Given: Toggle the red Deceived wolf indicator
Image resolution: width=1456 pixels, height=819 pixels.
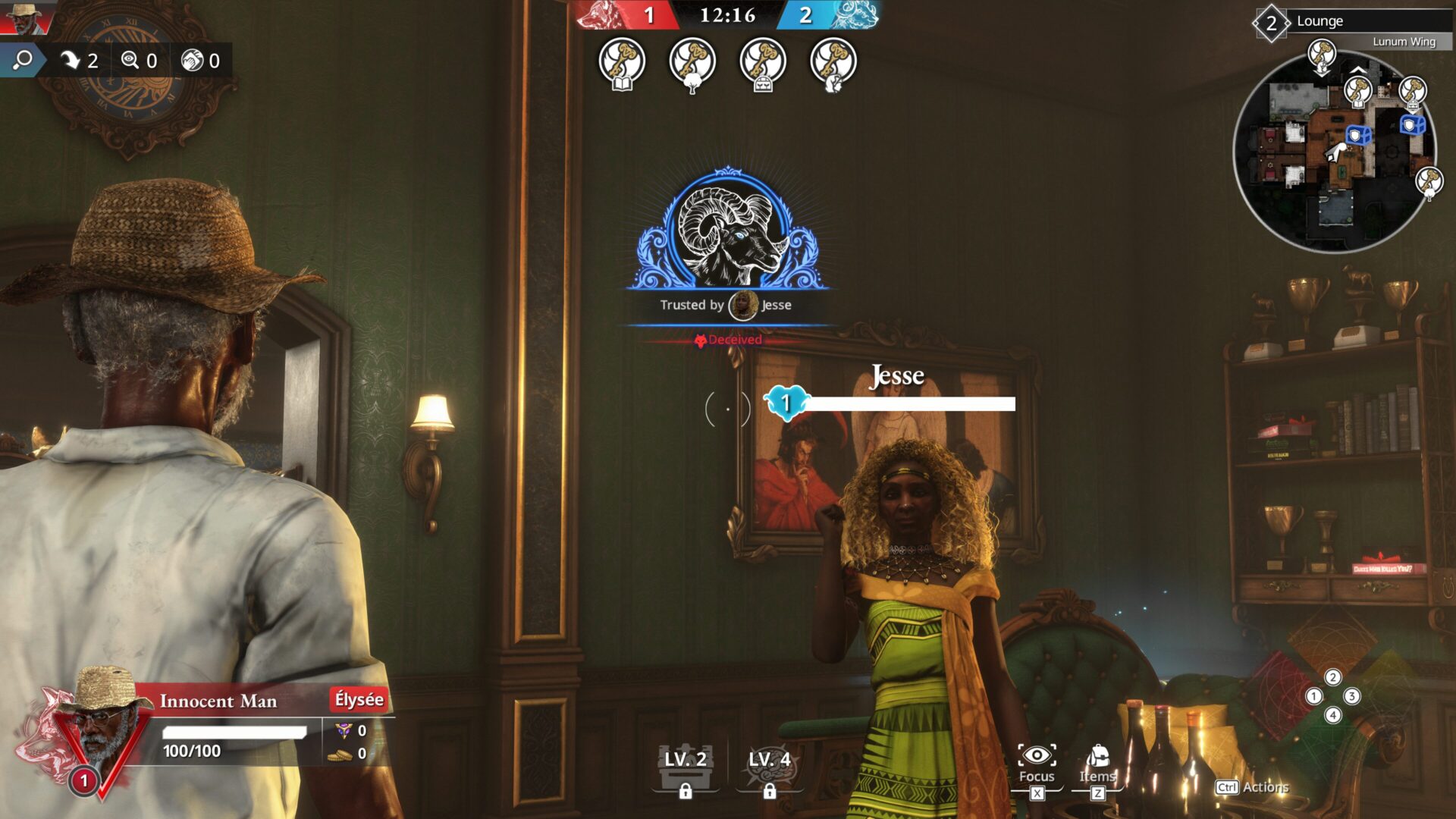Looking at the screenshot, I should point(726,340).
